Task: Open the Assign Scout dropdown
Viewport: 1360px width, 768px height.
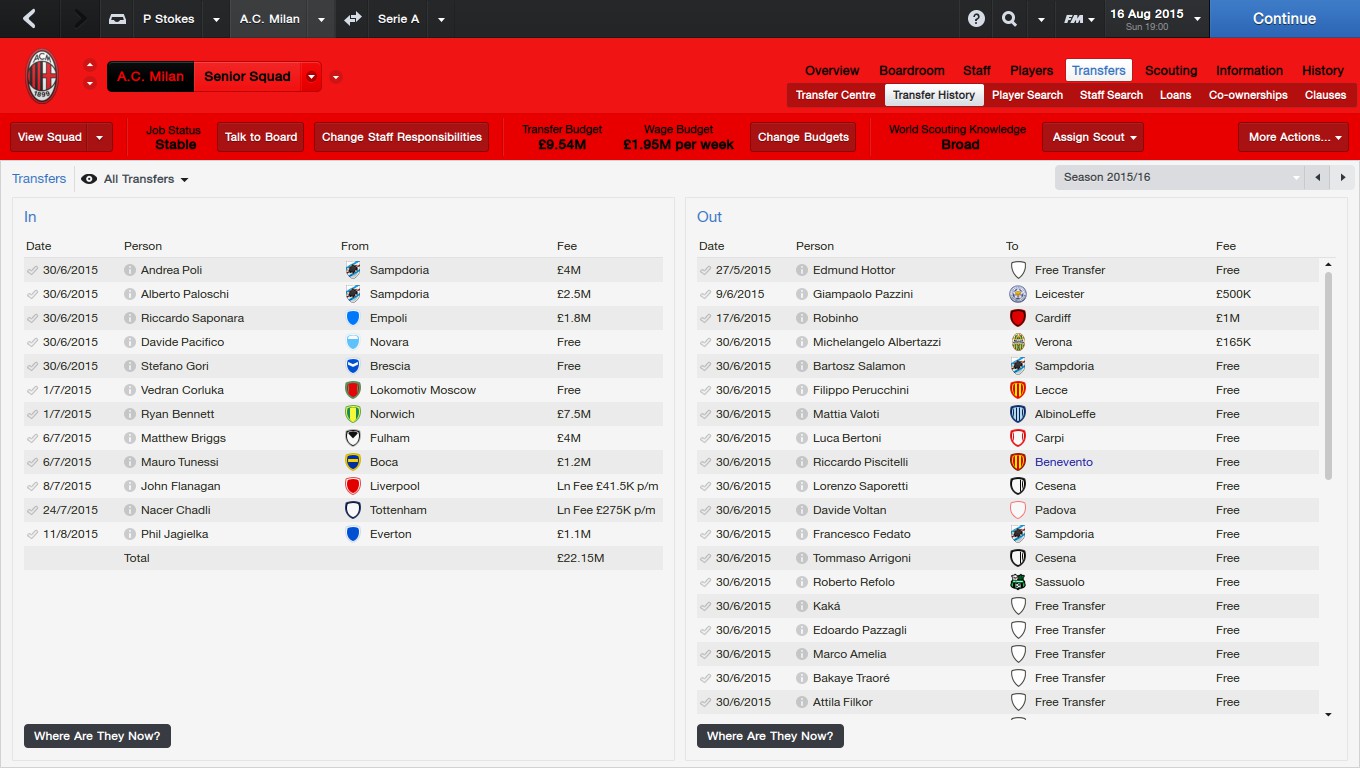Action: 1092,137
